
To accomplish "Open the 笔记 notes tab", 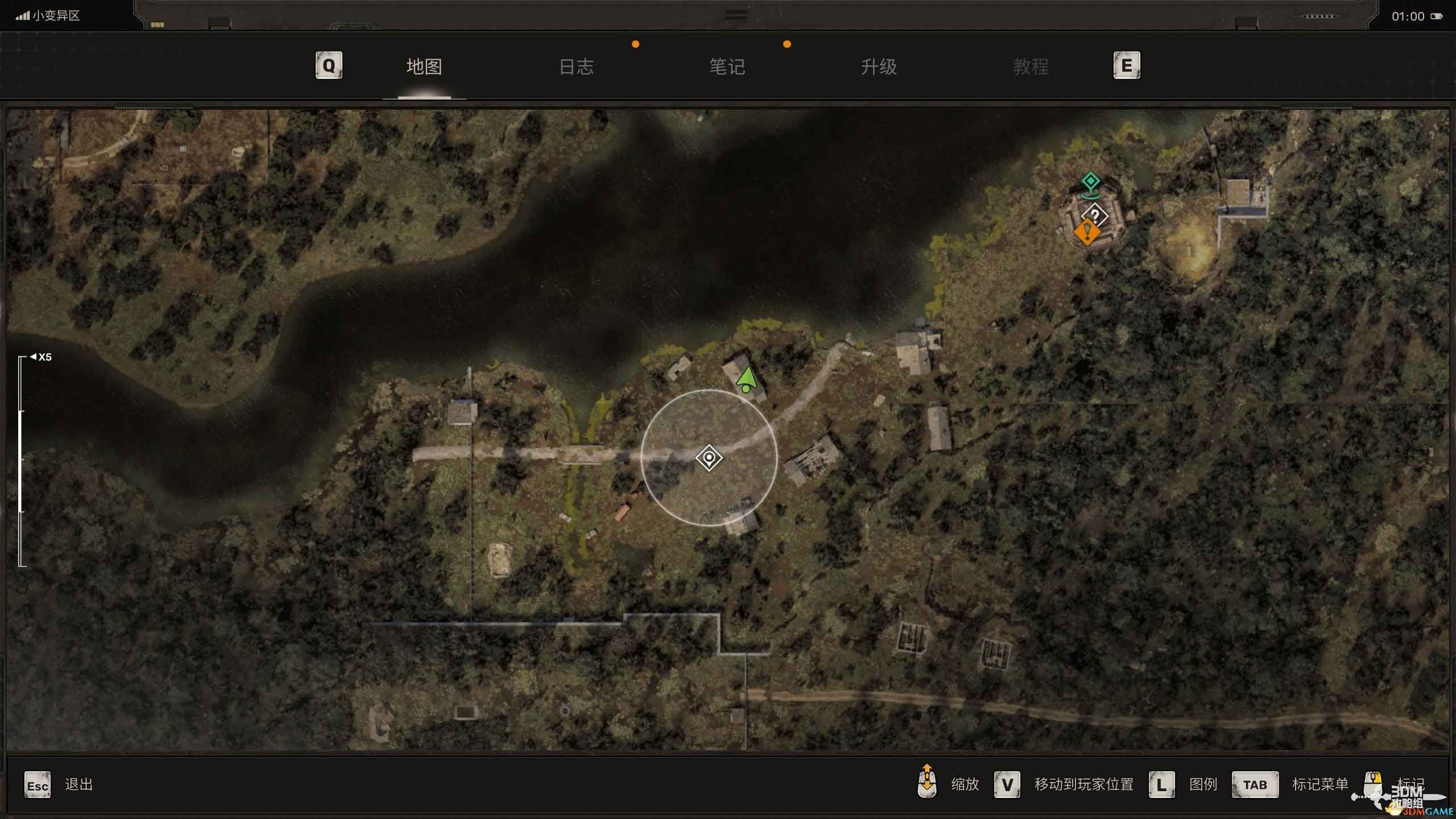I will 727,67.
